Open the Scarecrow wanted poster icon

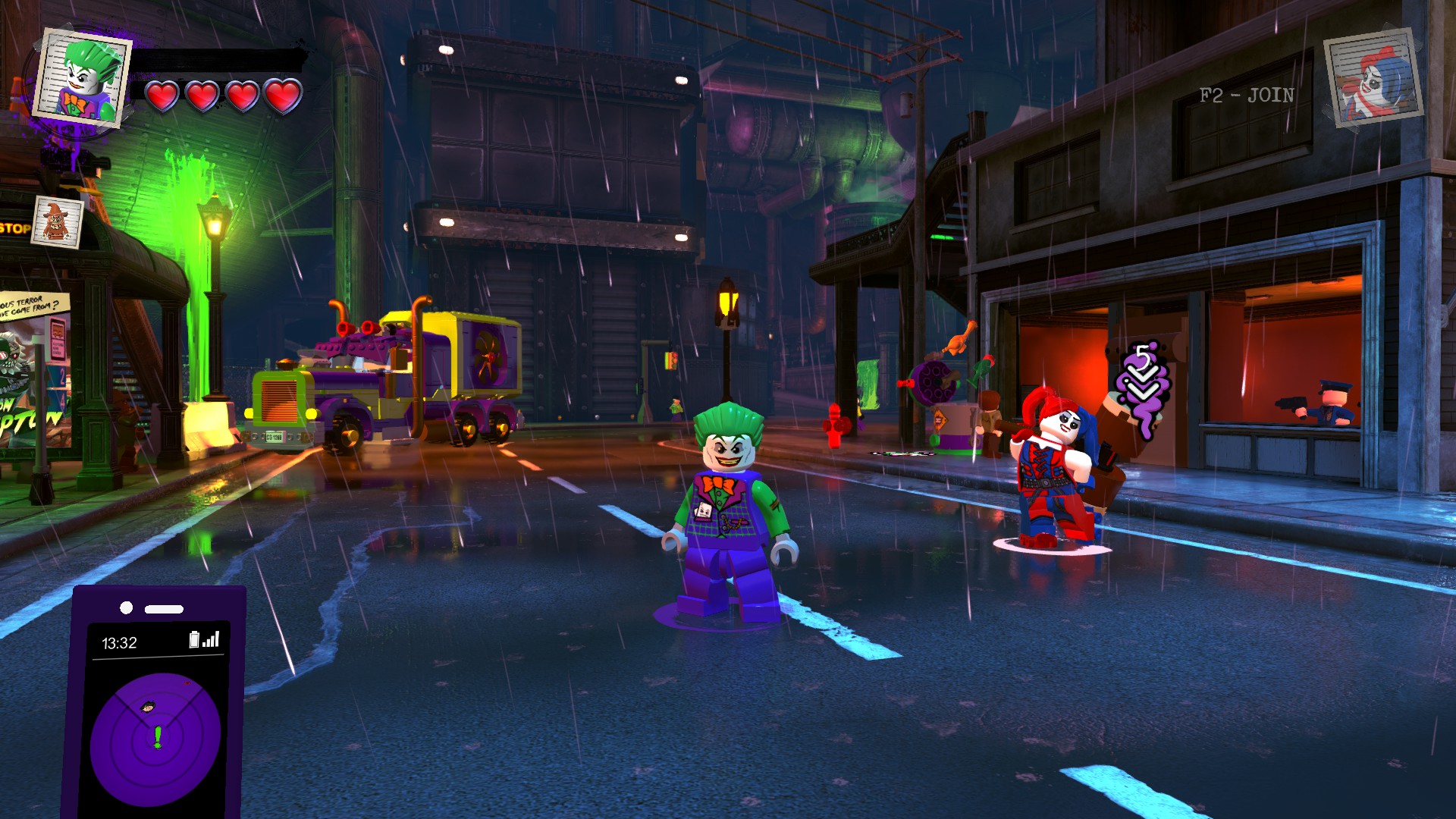(57, 222)
